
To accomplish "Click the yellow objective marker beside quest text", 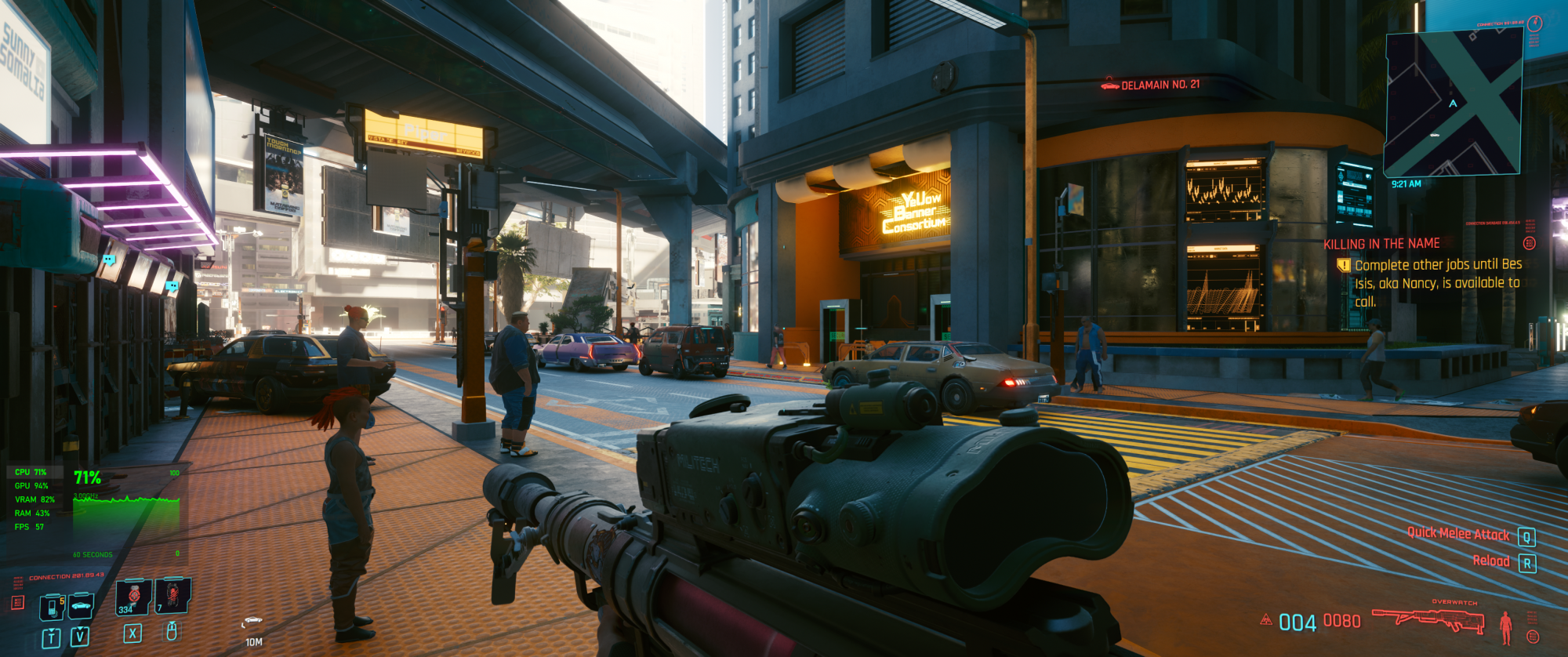I will pos(1344,266).
